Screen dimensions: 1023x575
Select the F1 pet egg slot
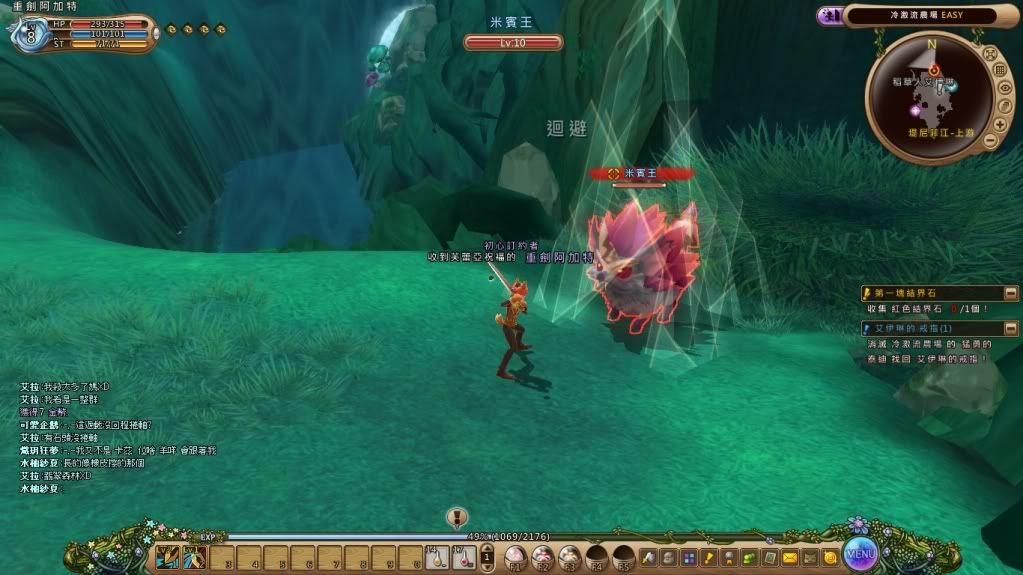tap(515, 556)
